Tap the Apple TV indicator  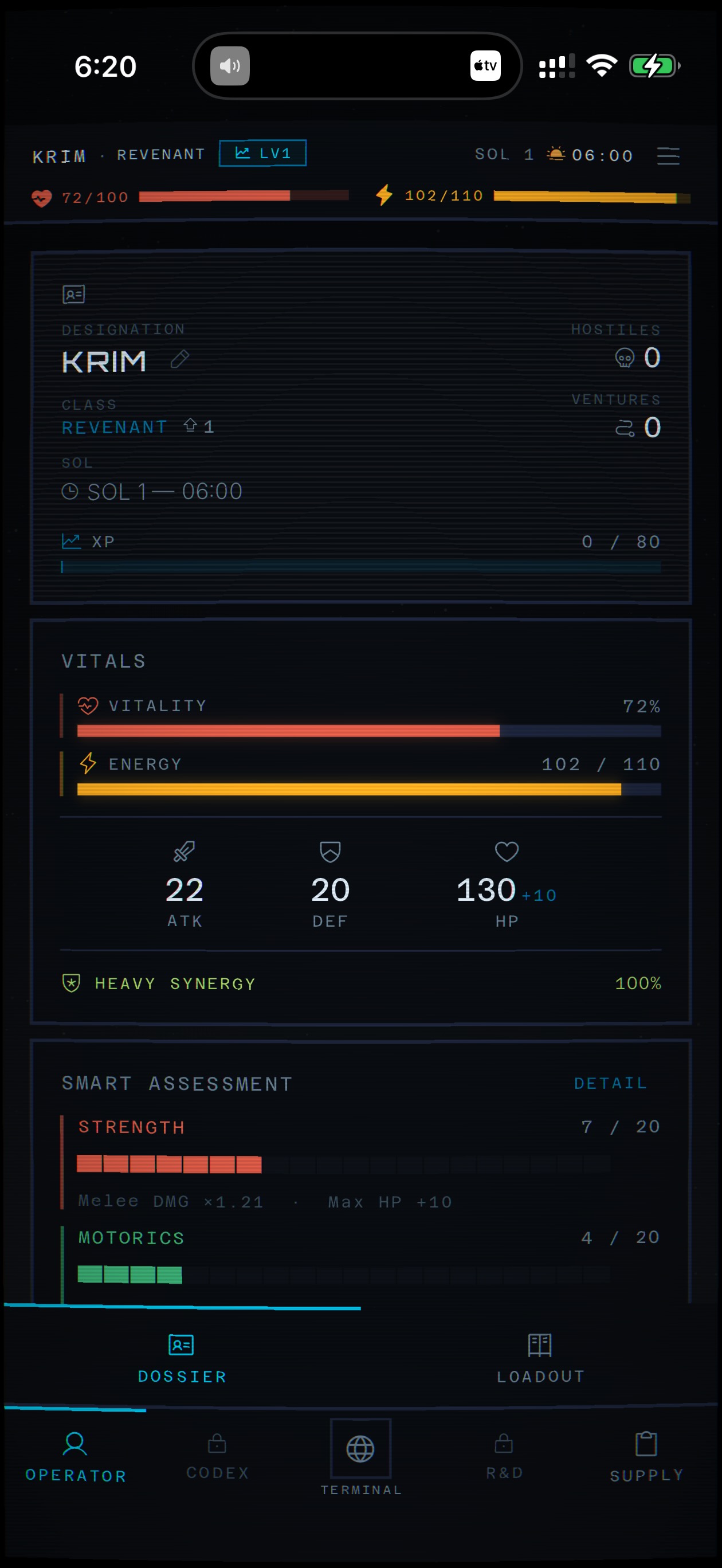click(485, 66)
